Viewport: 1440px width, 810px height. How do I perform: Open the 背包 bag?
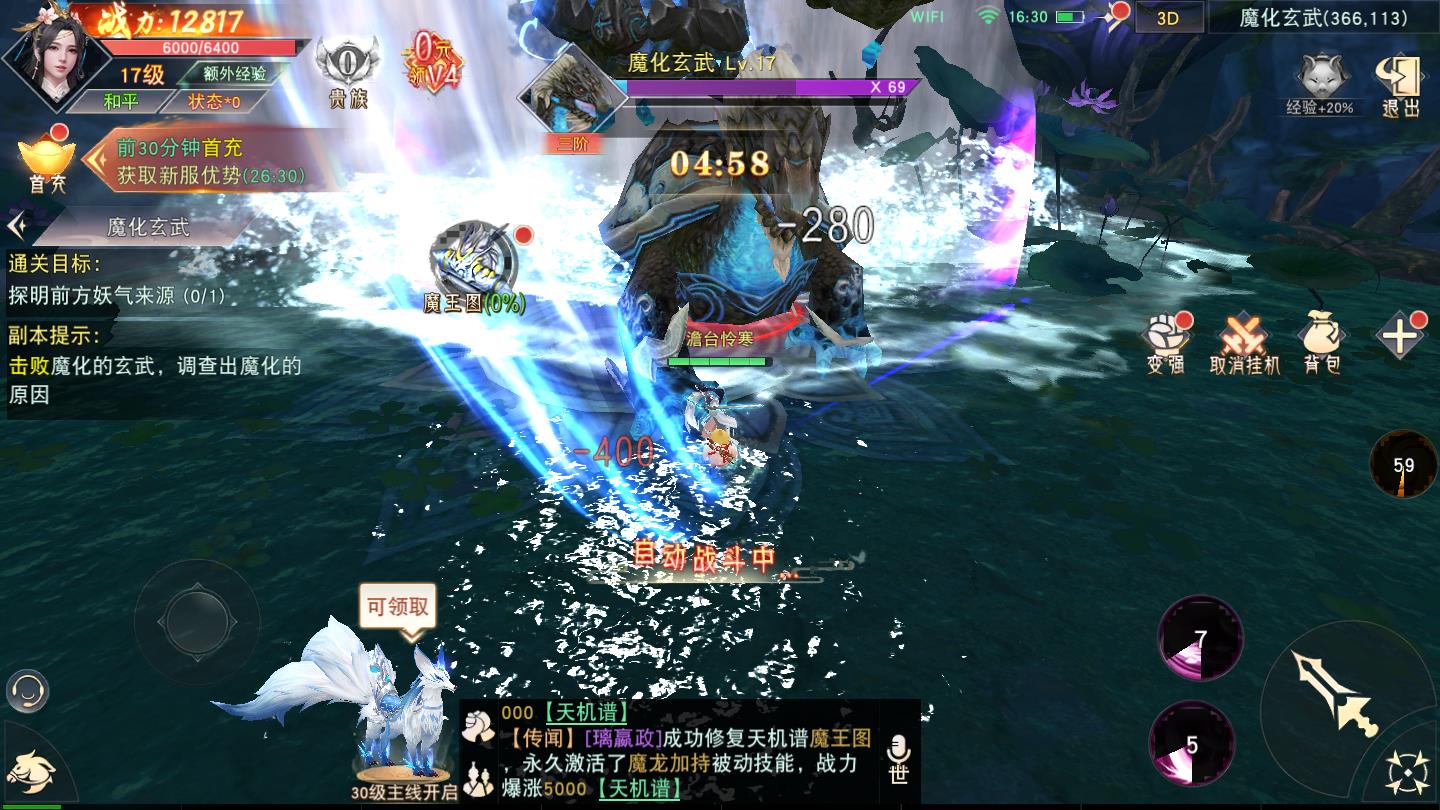pyautogui.click(x=1321, y=342)
